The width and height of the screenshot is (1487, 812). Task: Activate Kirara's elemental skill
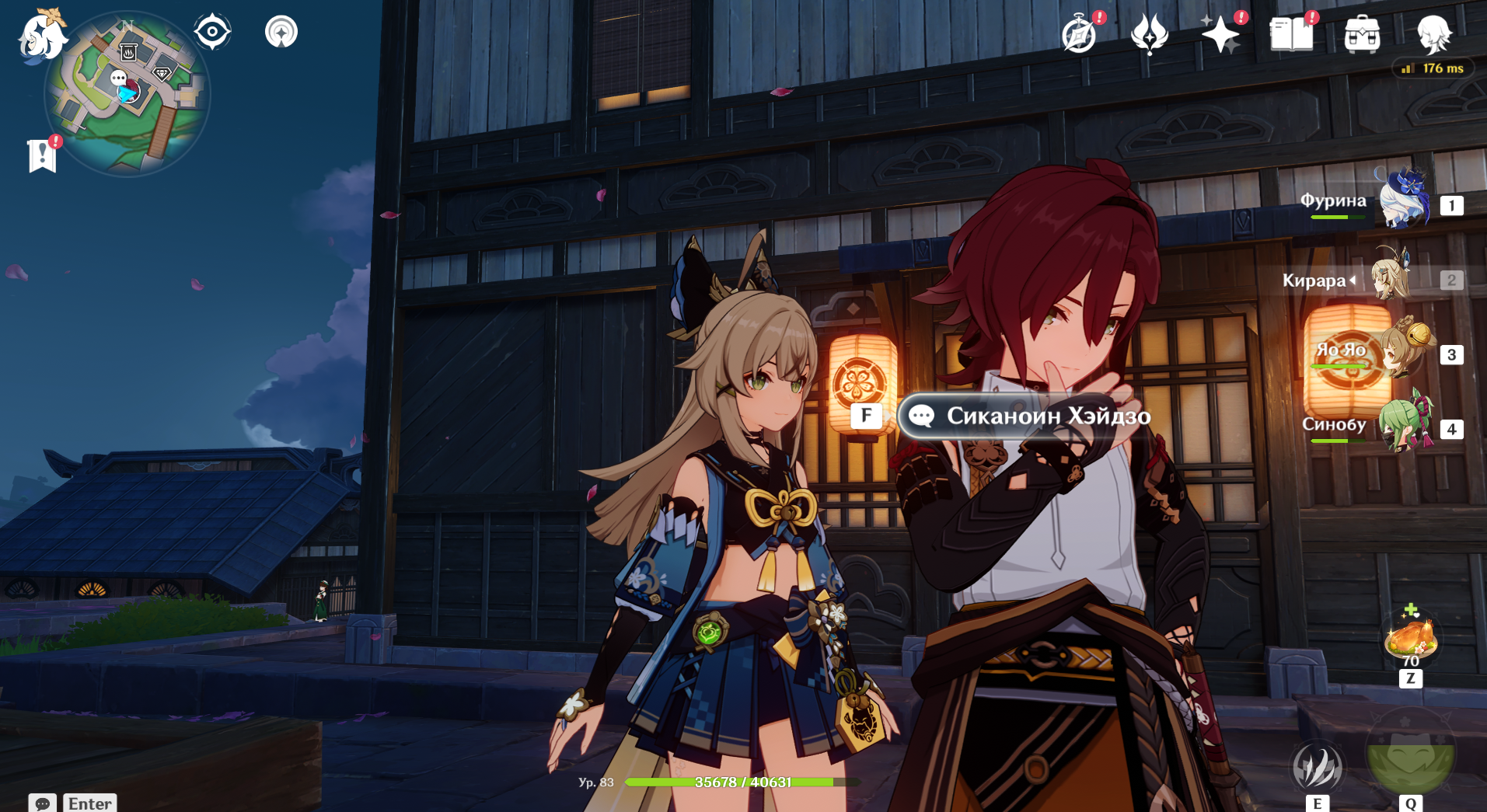click(1317, 768)
